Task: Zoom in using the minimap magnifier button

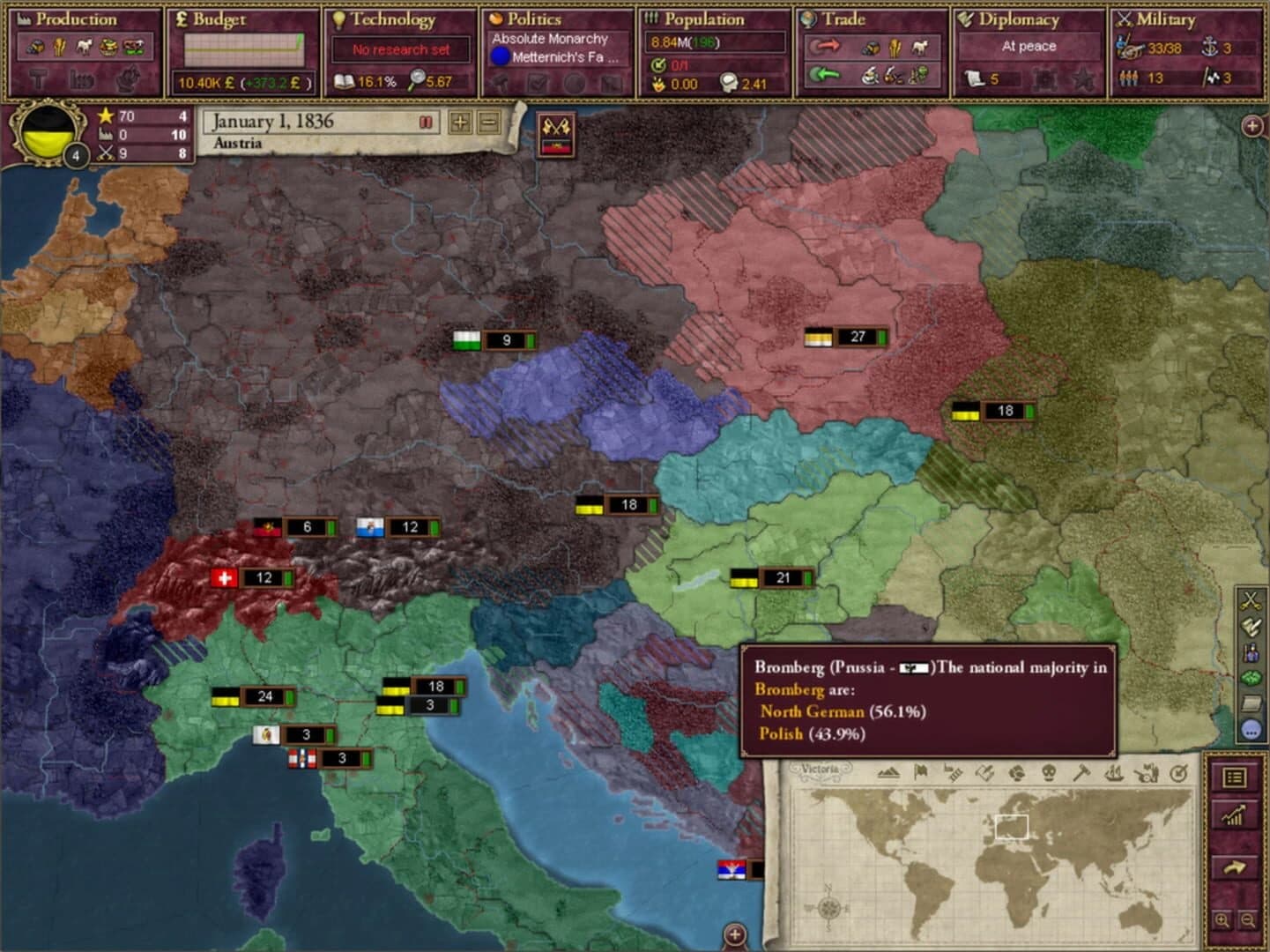Action: (x=1223, y=919)
